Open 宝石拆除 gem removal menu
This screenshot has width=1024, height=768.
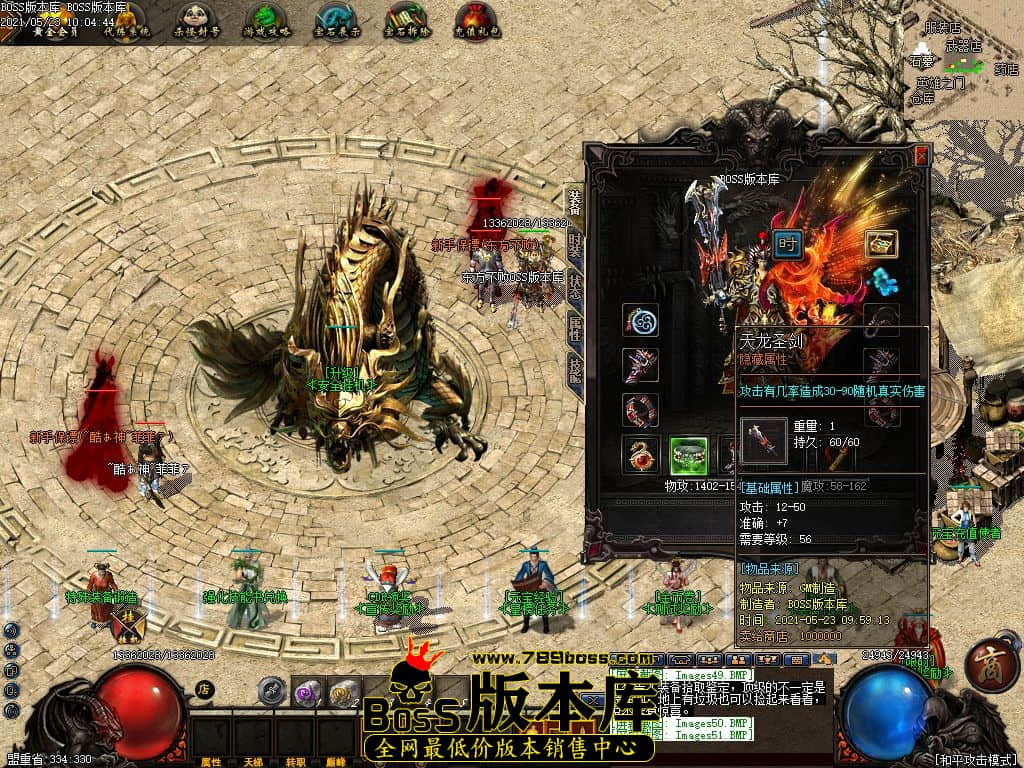tap(406, 20)
